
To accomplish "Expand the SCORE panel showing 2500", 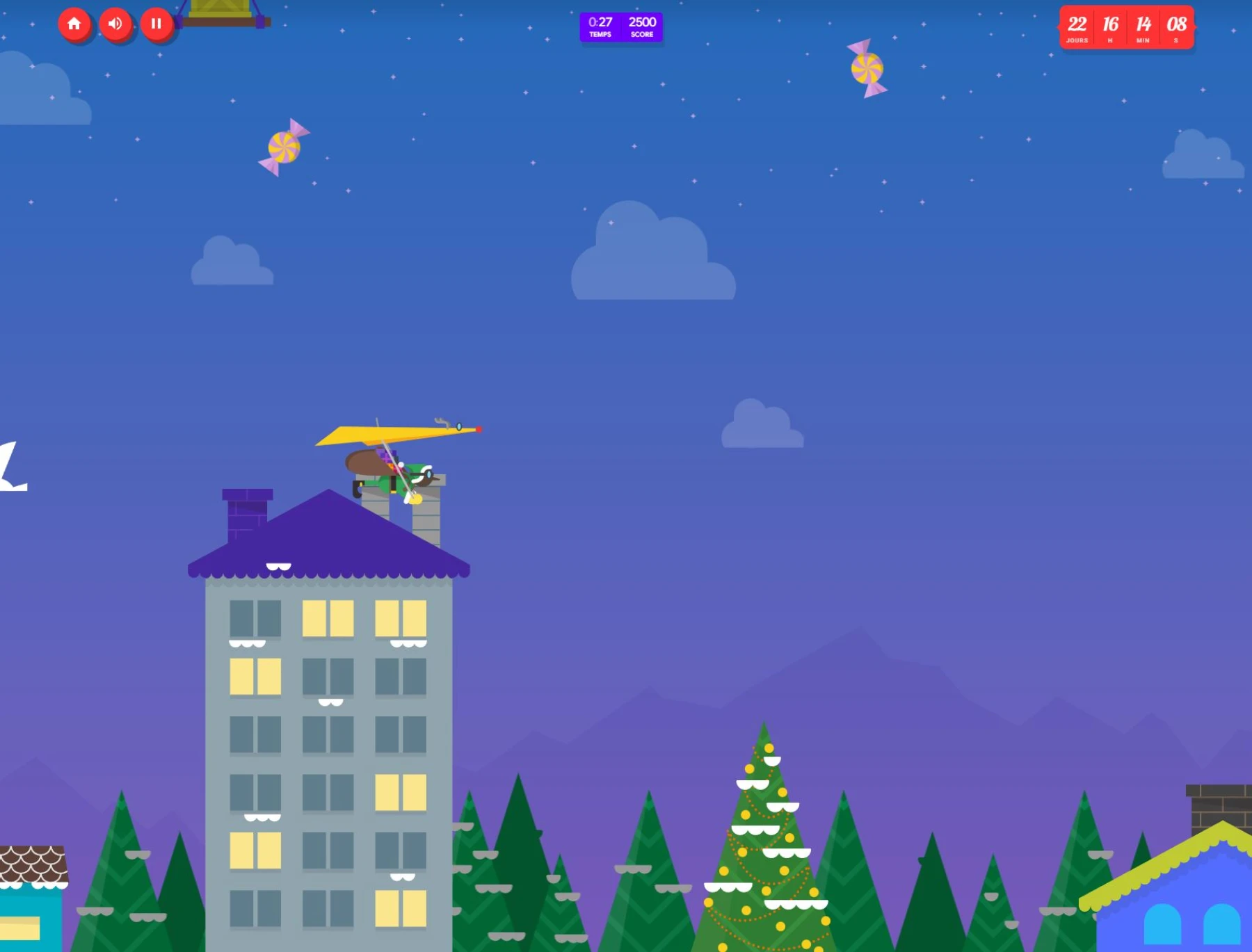I will click(641, 27).
